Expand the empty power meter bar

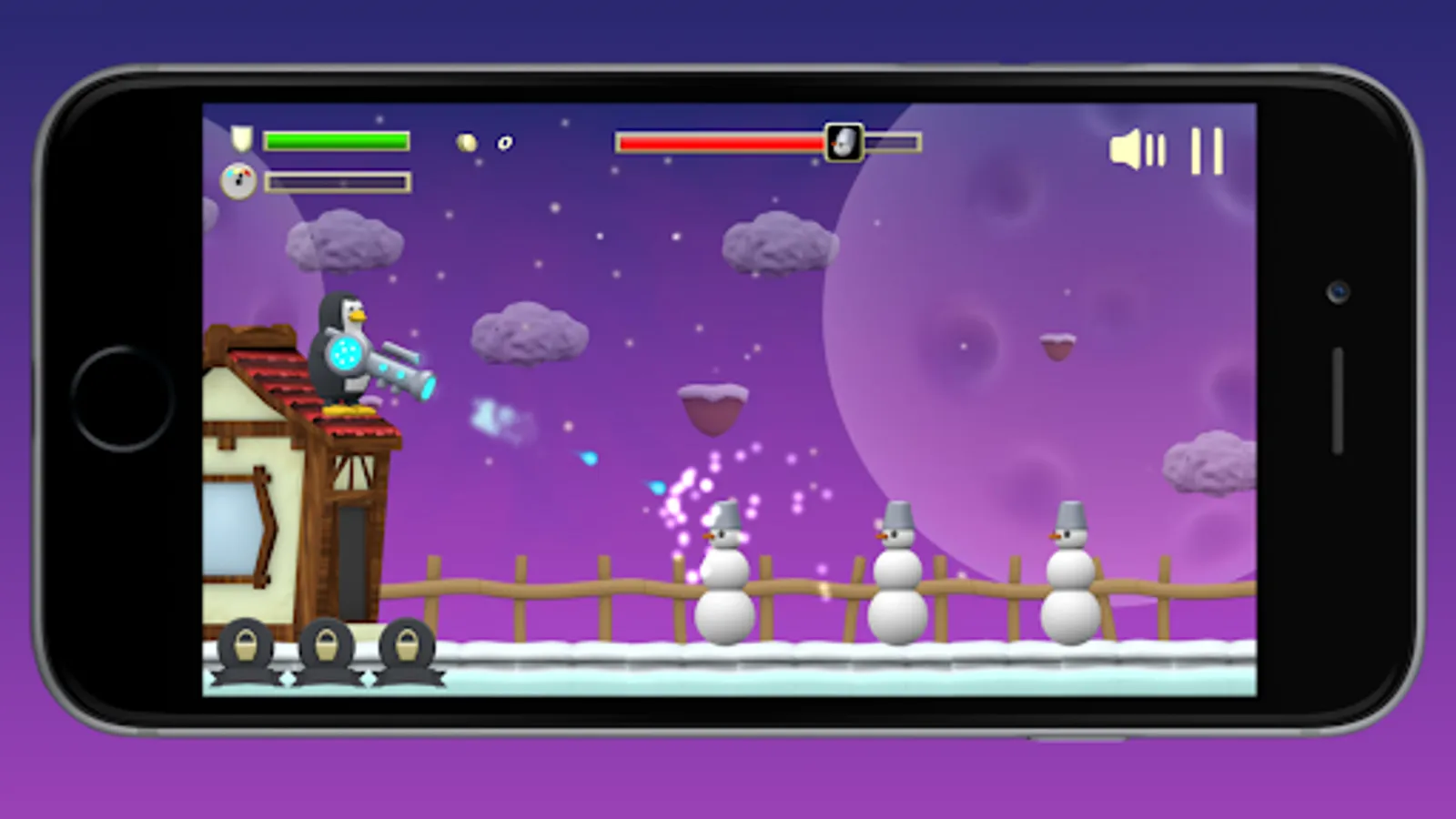coord(337,181)
